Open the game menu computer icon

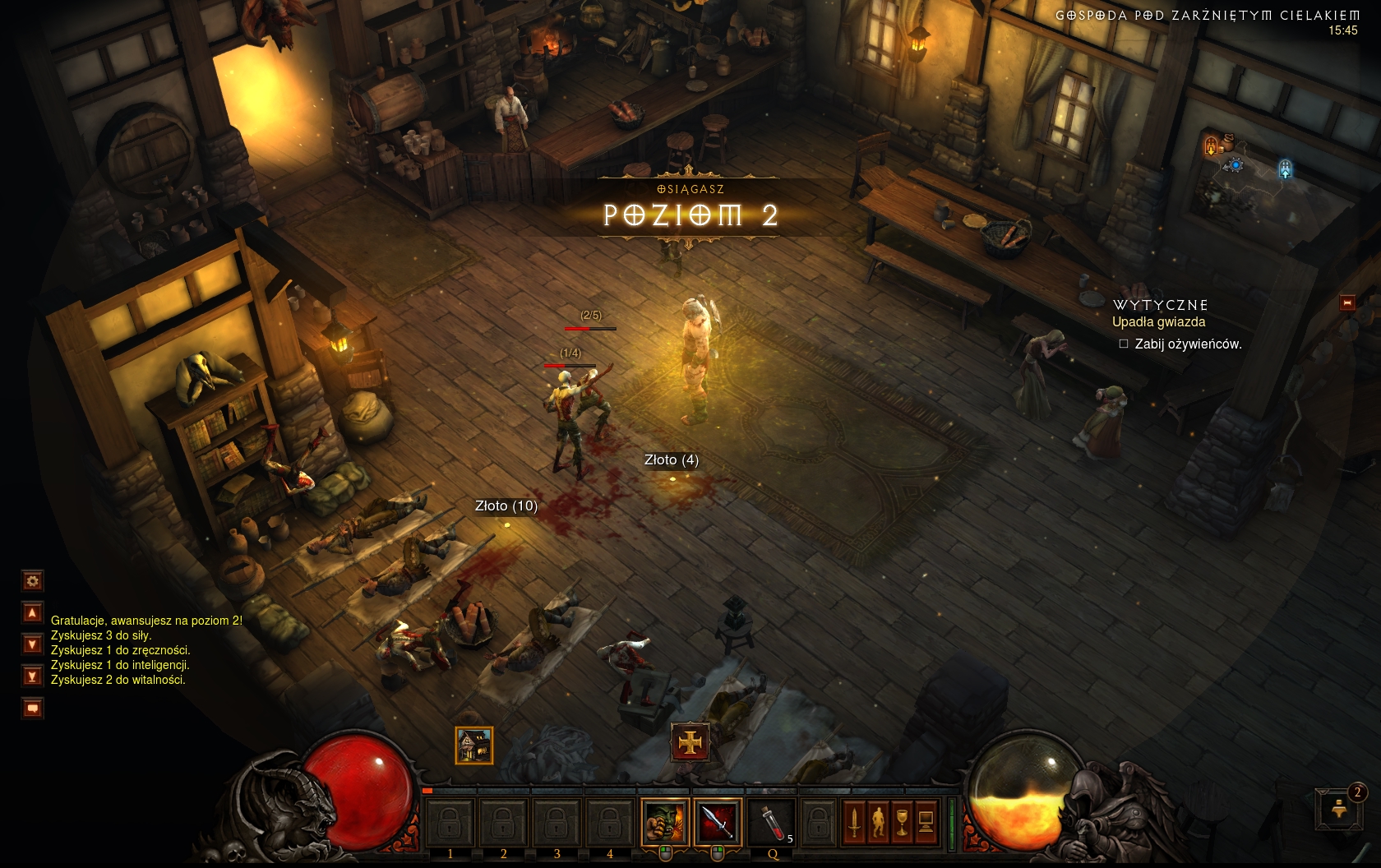926,821
